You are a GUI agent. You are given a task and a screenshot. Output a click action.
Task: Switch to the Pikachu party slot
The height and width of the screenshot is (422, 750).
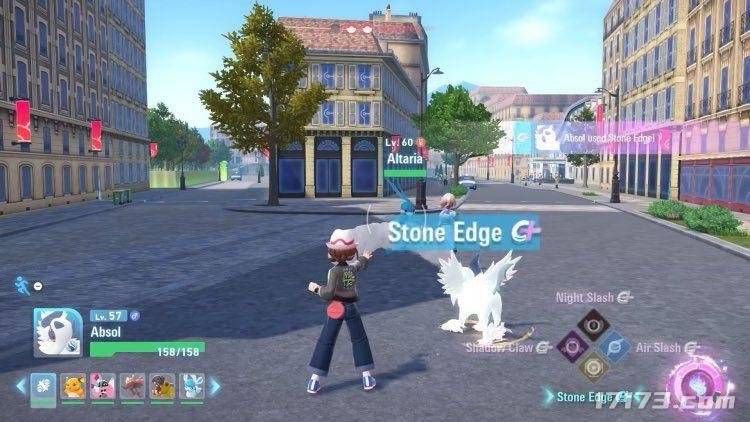[x=73, y=386]
